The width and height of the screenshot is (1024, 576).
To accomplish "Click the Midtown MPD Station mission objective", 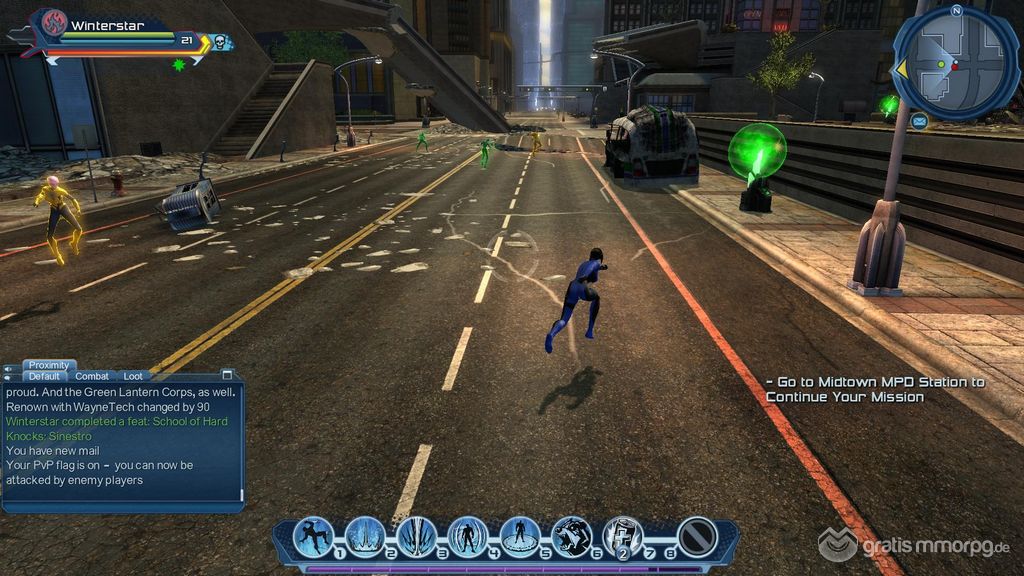I will tap(875, 389).
